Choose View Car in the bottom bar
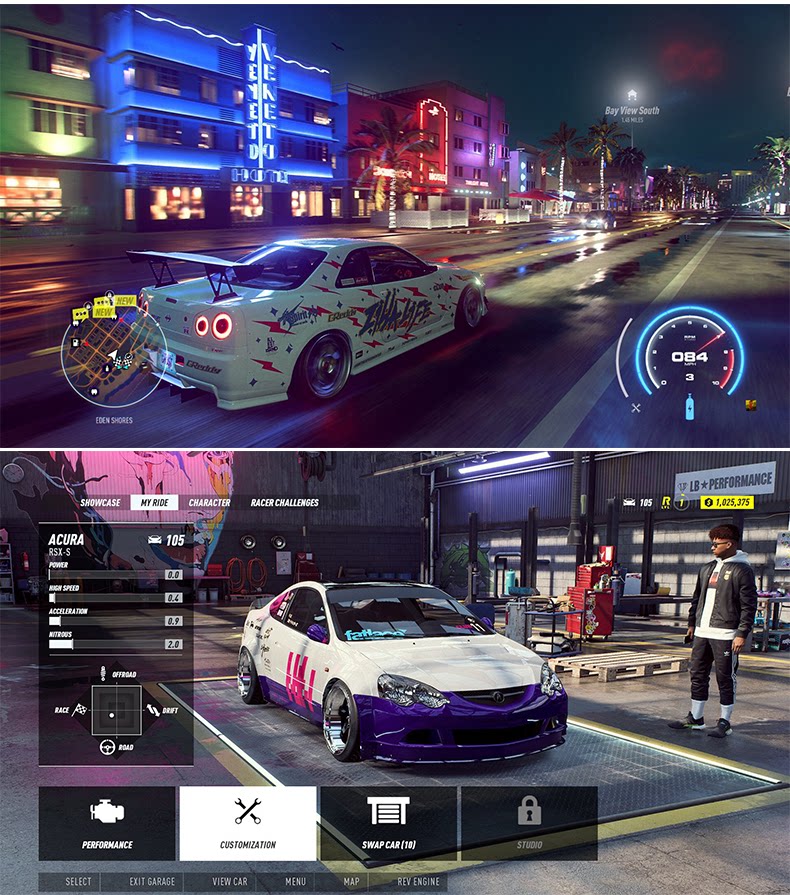 coord(230,882)
